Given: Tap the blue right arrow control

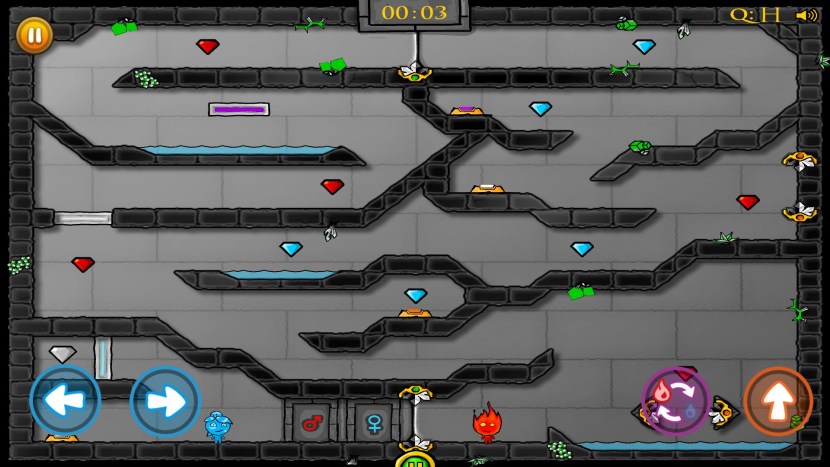Looking at the screenshot, I should pyautogui.click(x=165, y=401).
